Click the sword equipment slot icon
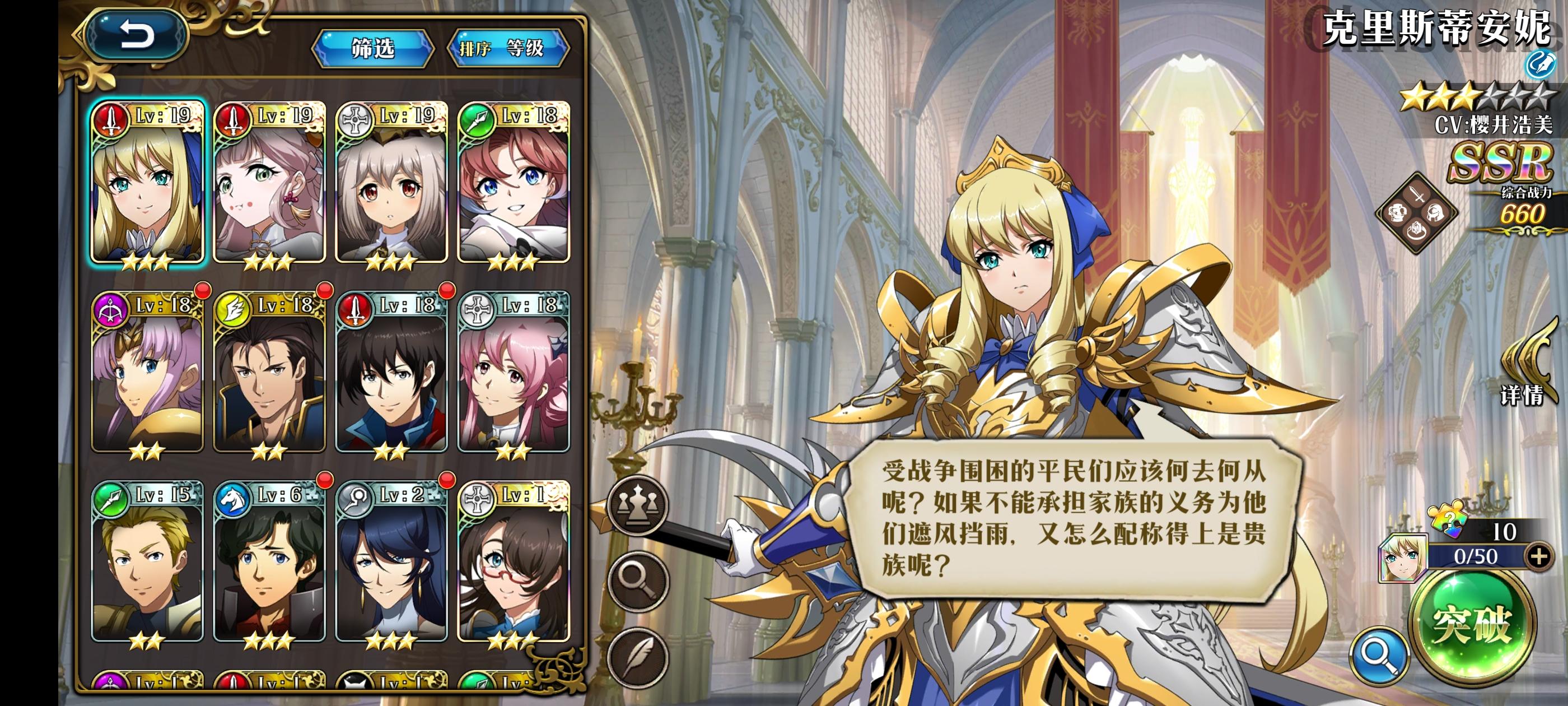Image resolution: width=1568 pixels, height=706 pixels. [1417, 194]
